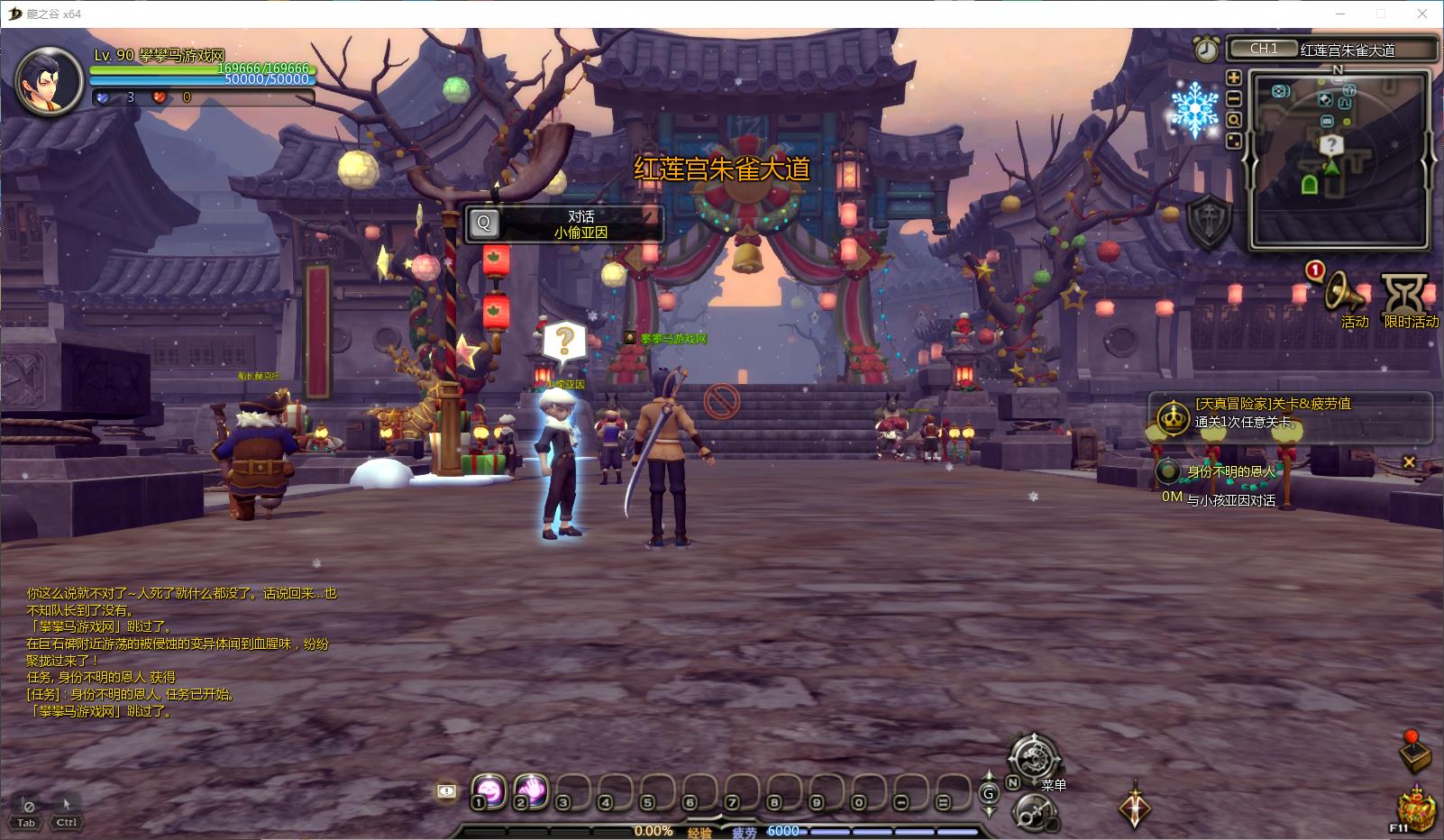Open the treasure chest F11 icon
Image resolution: width=1444 pixels, height=840 pixels.
click(x=1416, y=808)
